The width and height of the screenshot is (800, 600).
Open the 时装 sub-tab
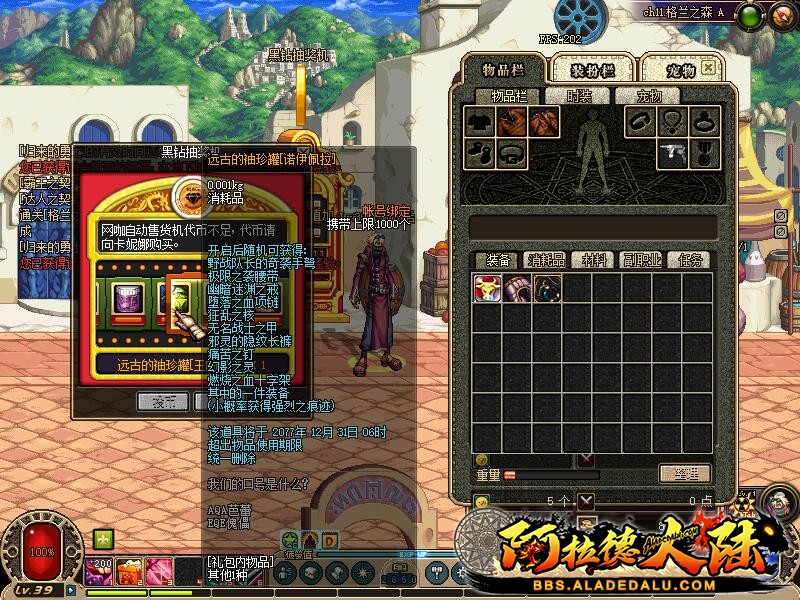click(579, 96)
